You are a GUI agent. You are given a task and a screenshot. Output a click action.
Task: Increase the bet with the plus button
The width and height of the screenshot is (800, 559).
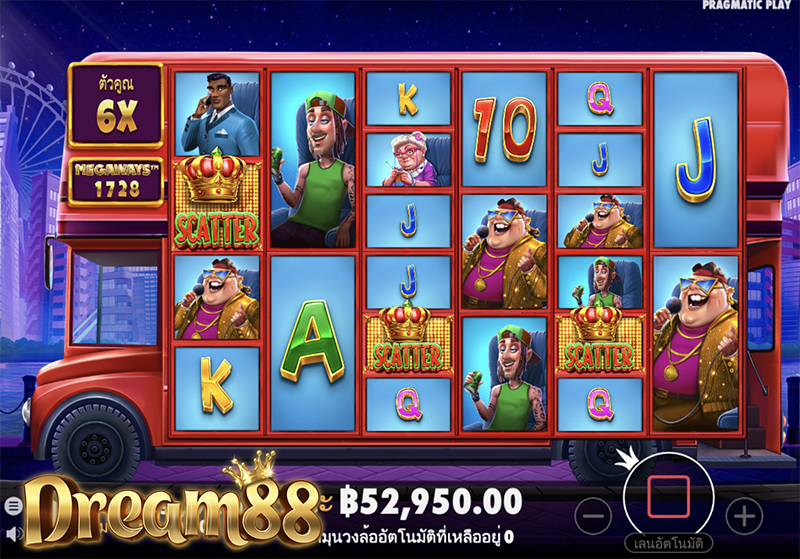pos(743,516)
